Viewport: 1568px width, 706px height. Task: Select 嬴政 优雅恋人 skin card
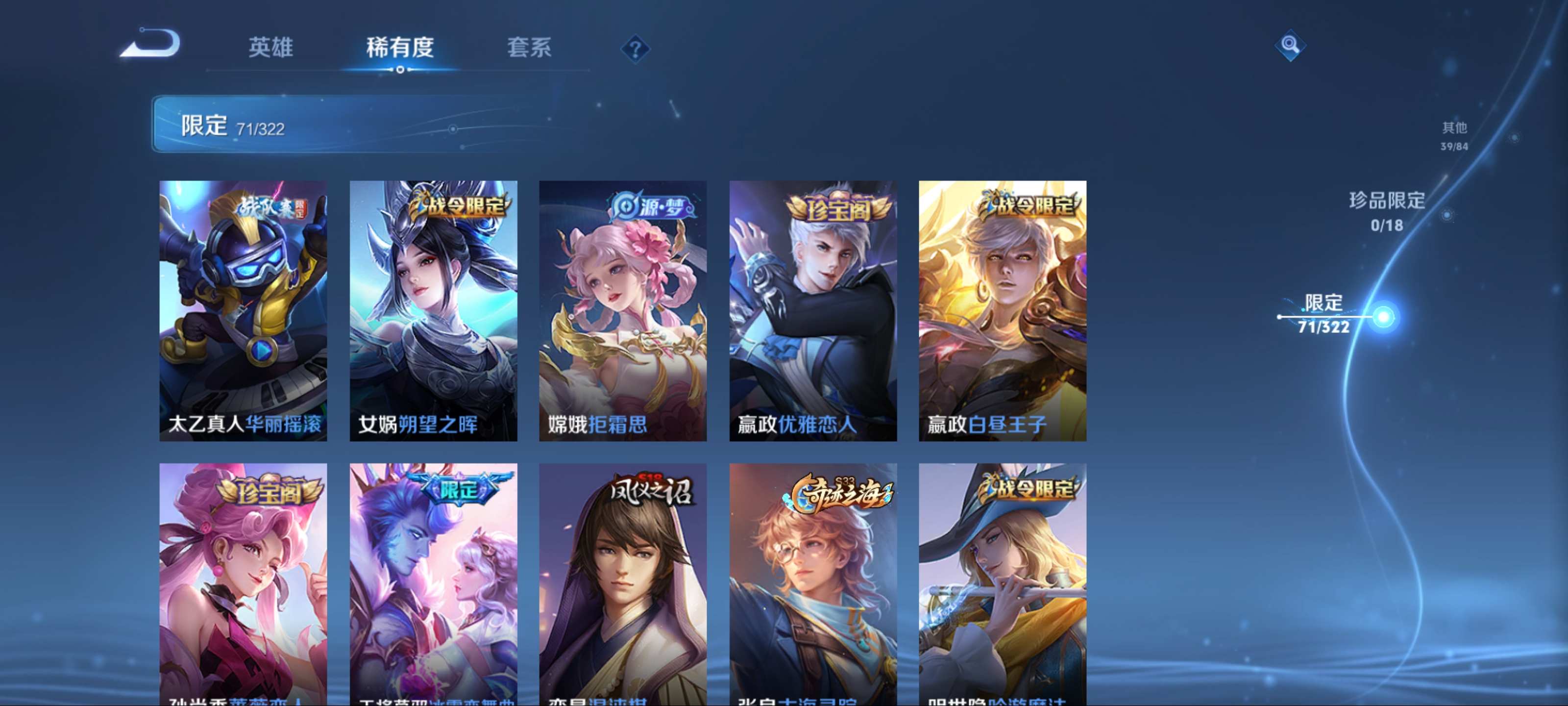[812, 311]
